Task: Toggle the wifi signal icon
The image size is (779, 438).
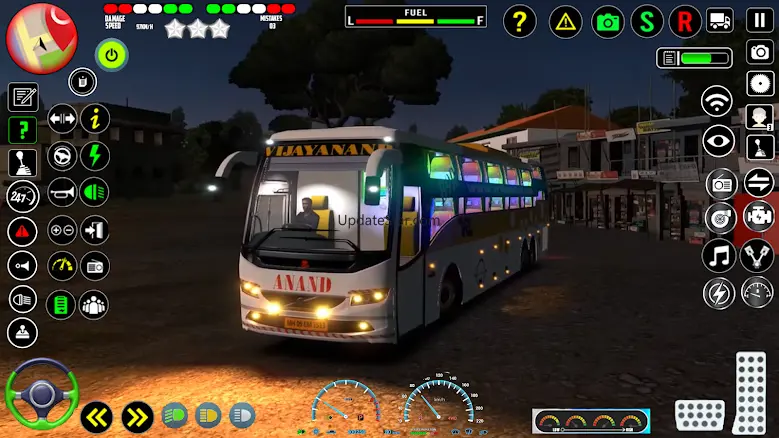Action: coord(717,101)
